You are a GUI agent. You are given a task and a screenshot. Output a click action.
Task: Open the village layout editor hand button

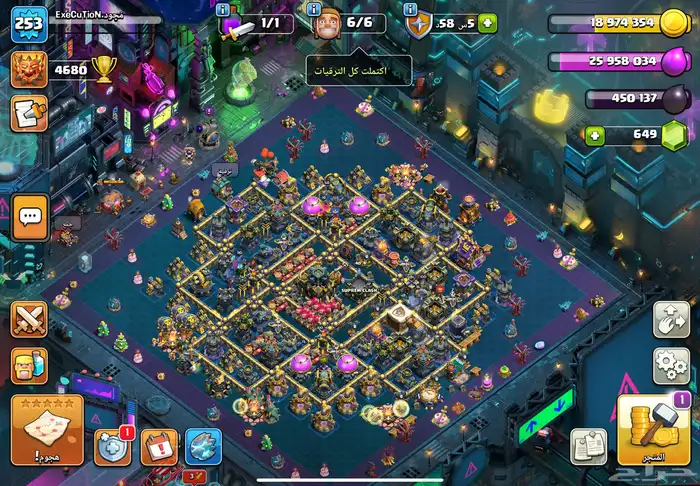671,320
